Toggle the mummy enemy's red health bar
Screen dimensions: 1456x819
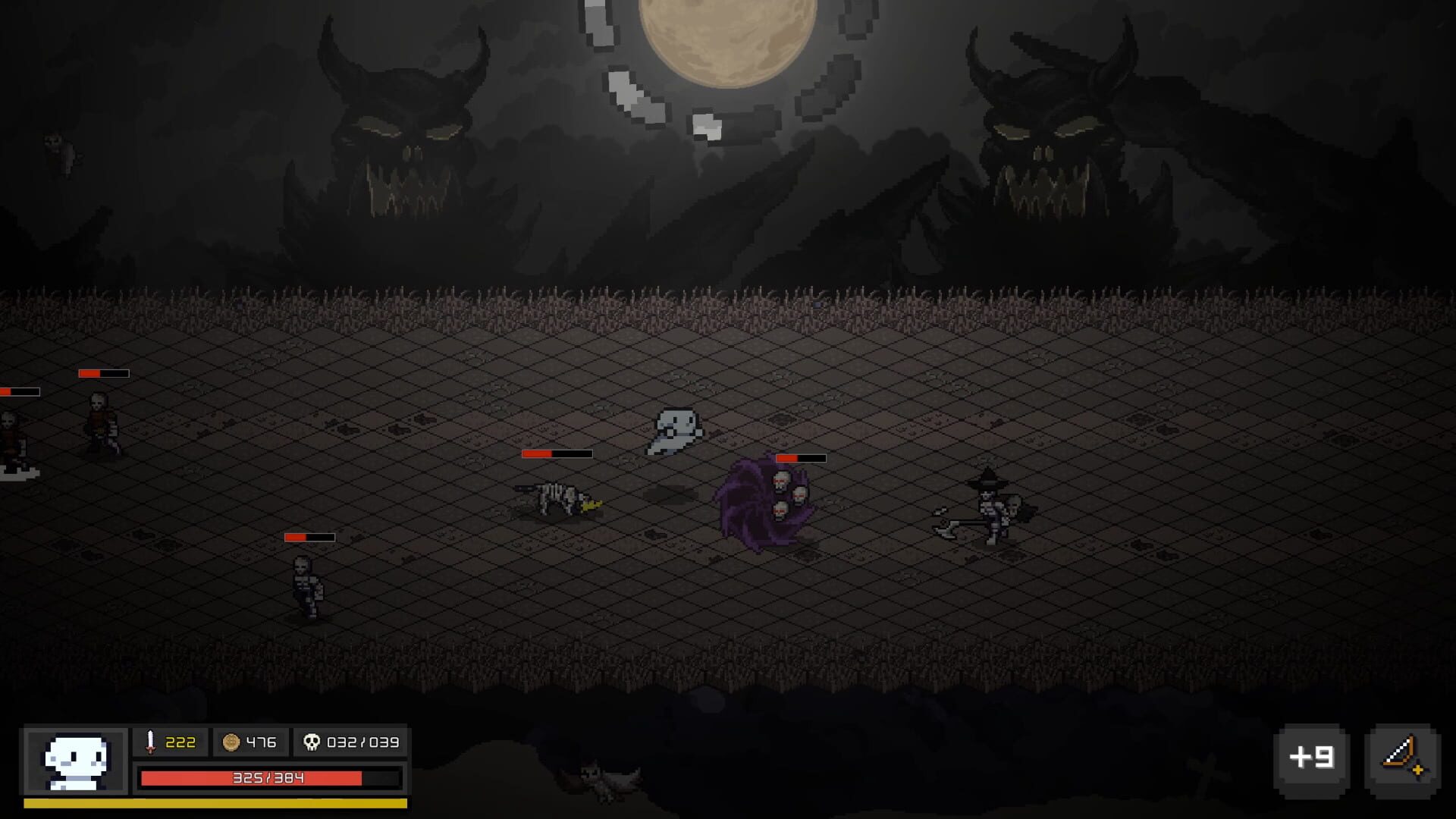click(309, 536)
